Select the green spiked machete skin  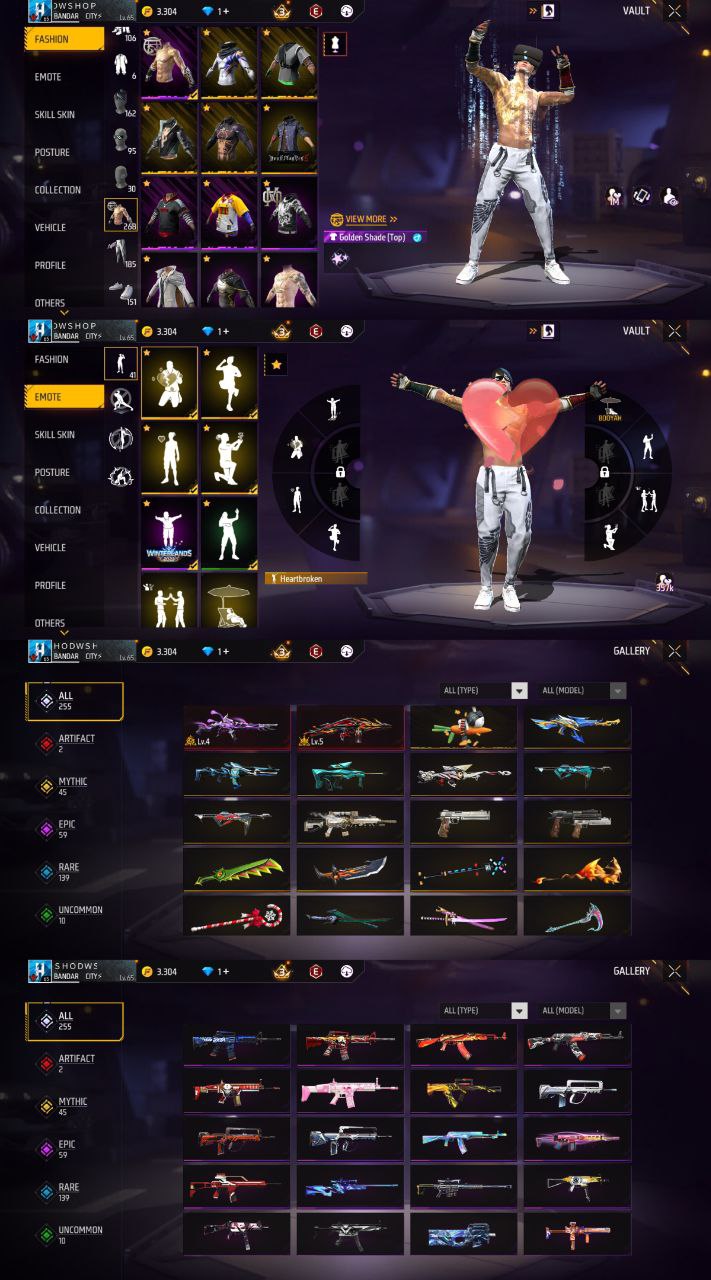pos(237,869)
